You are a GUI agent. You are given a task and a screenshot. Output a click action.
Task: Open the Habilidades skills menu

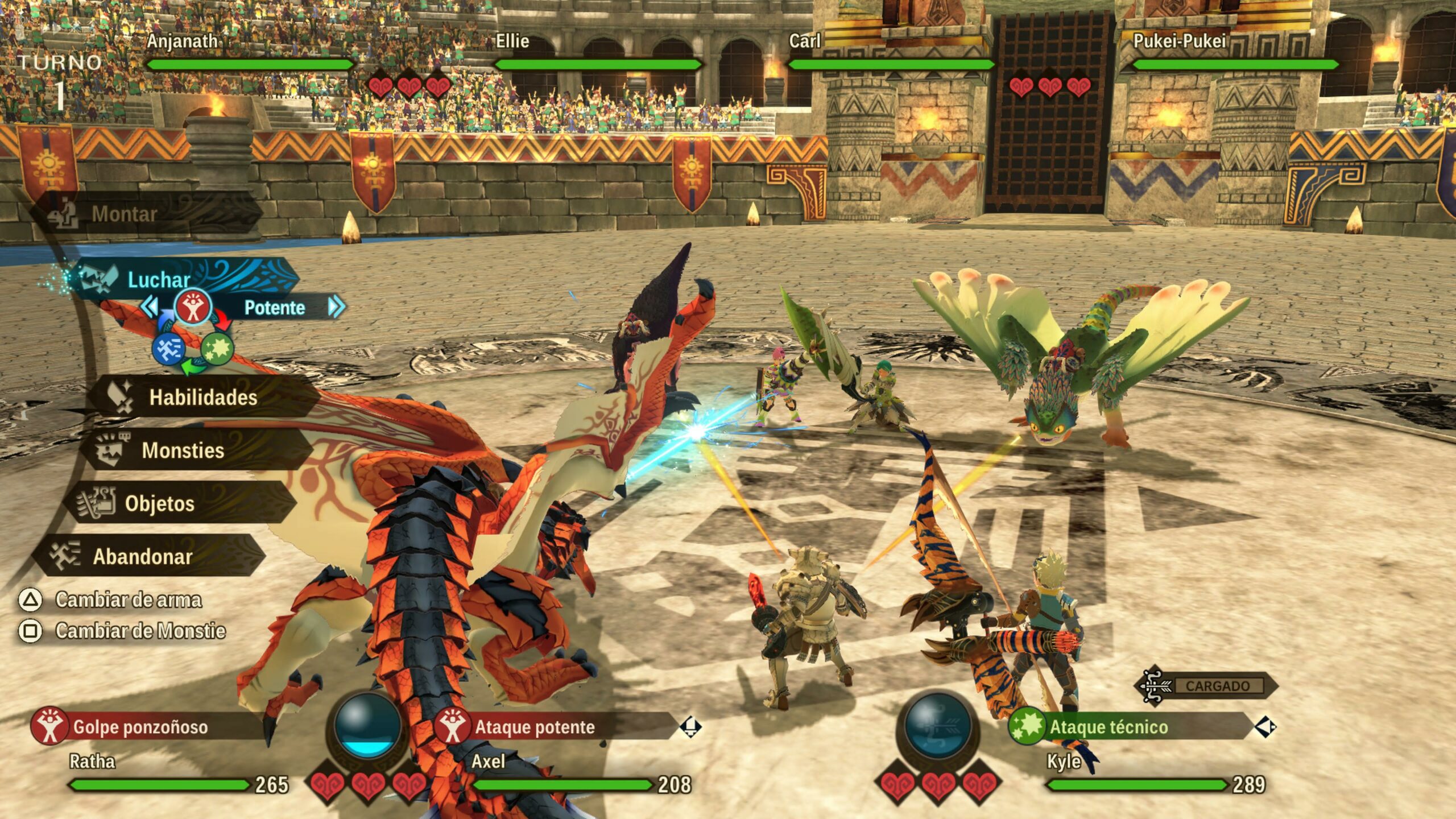[202, 397]
